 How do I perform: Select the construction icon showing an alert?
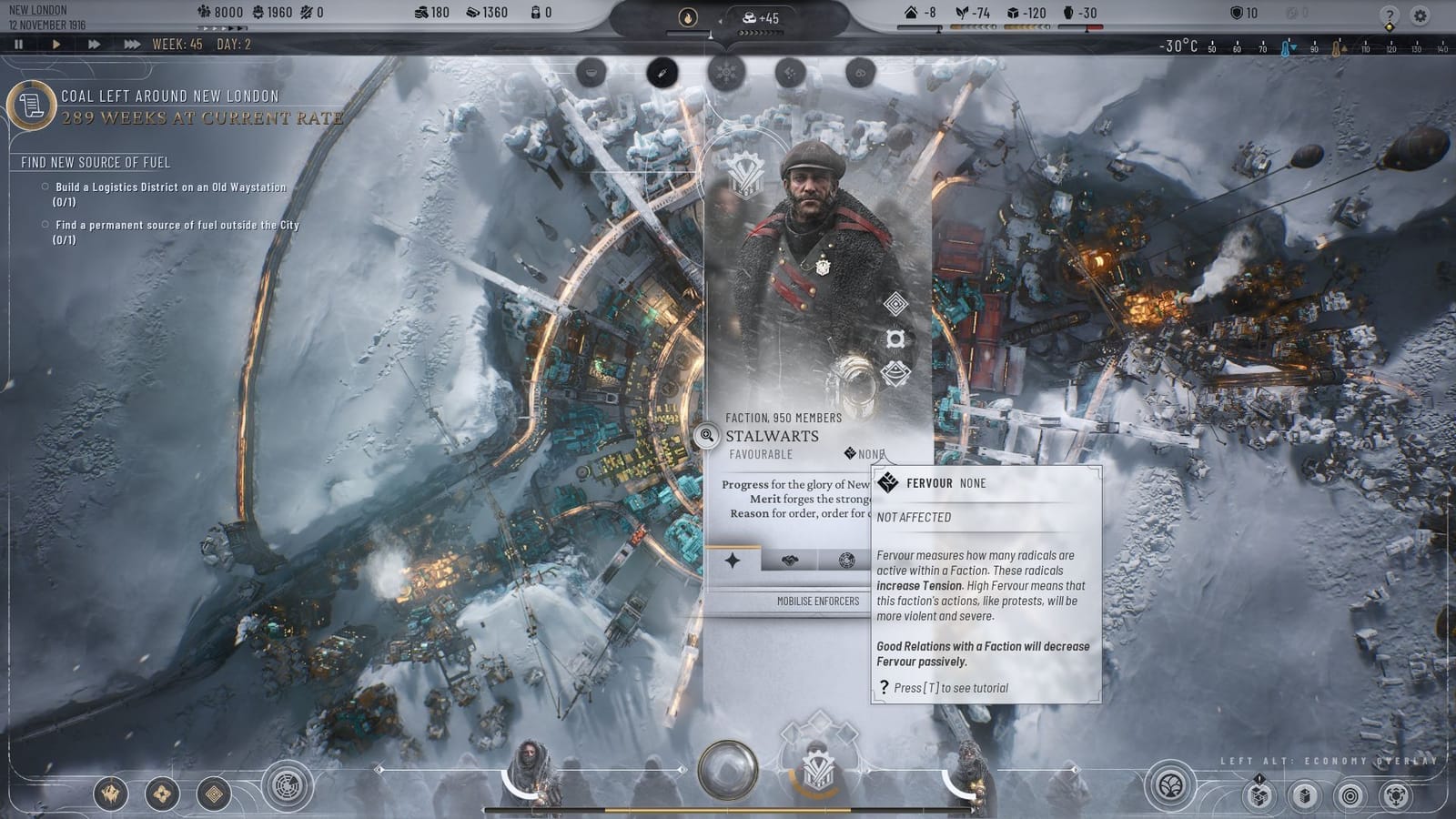(1259, 798)
